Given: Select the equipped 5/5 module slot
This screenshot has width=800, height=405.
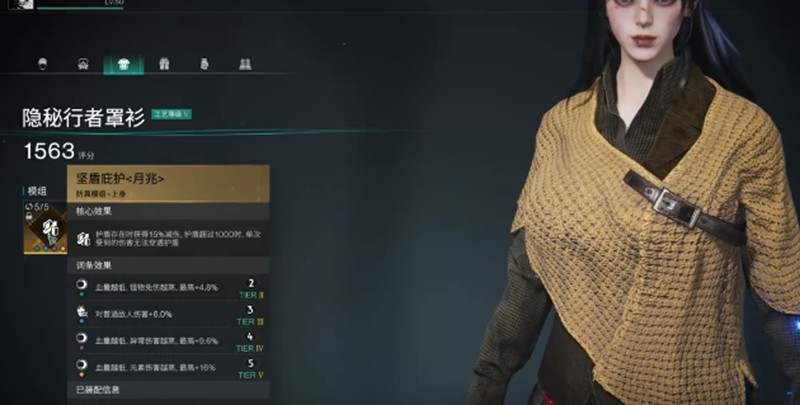Looking at the screenshot, I should click(x=44, y=226).
